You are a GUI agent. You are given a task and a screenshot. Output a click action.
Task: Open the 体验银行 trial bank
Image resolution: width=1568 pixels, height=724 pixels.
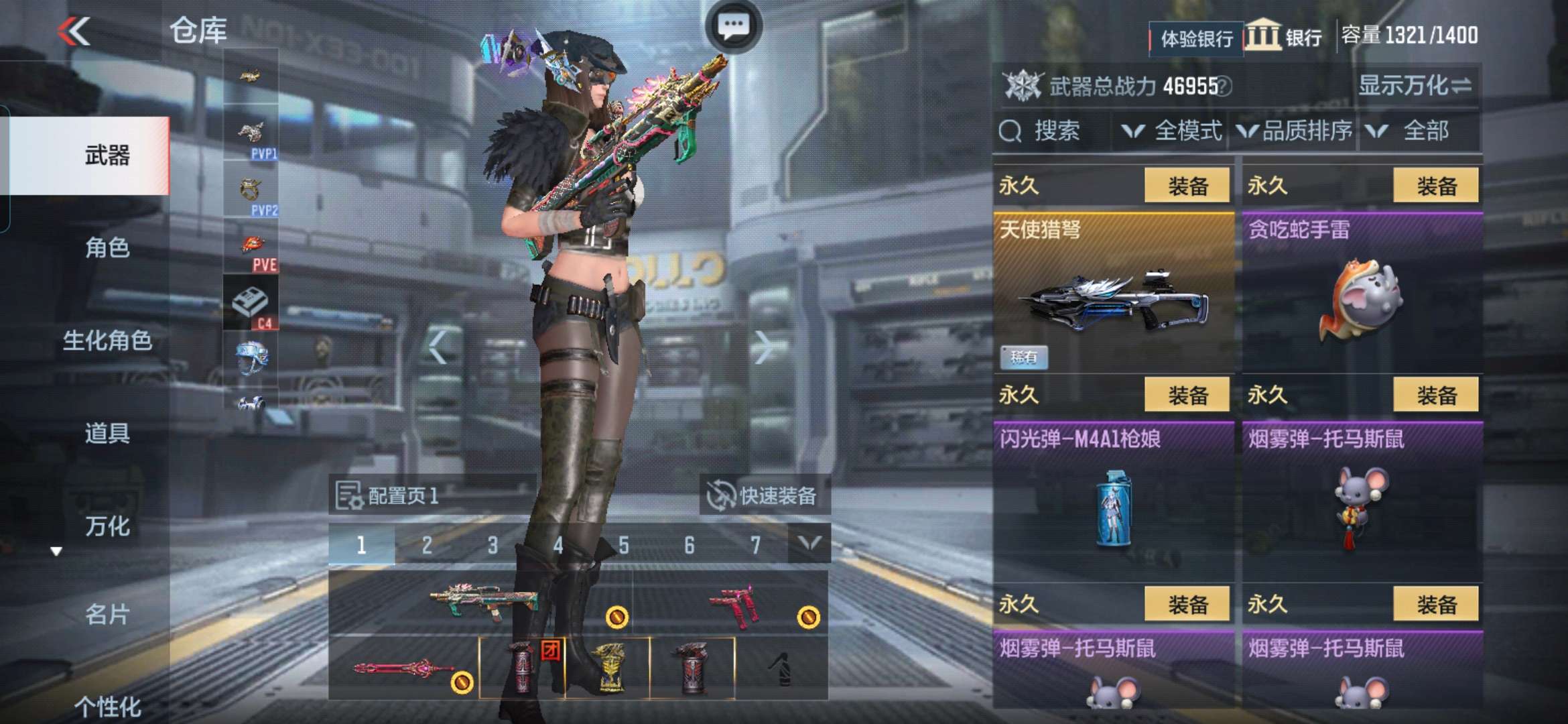coord(1197,39)
